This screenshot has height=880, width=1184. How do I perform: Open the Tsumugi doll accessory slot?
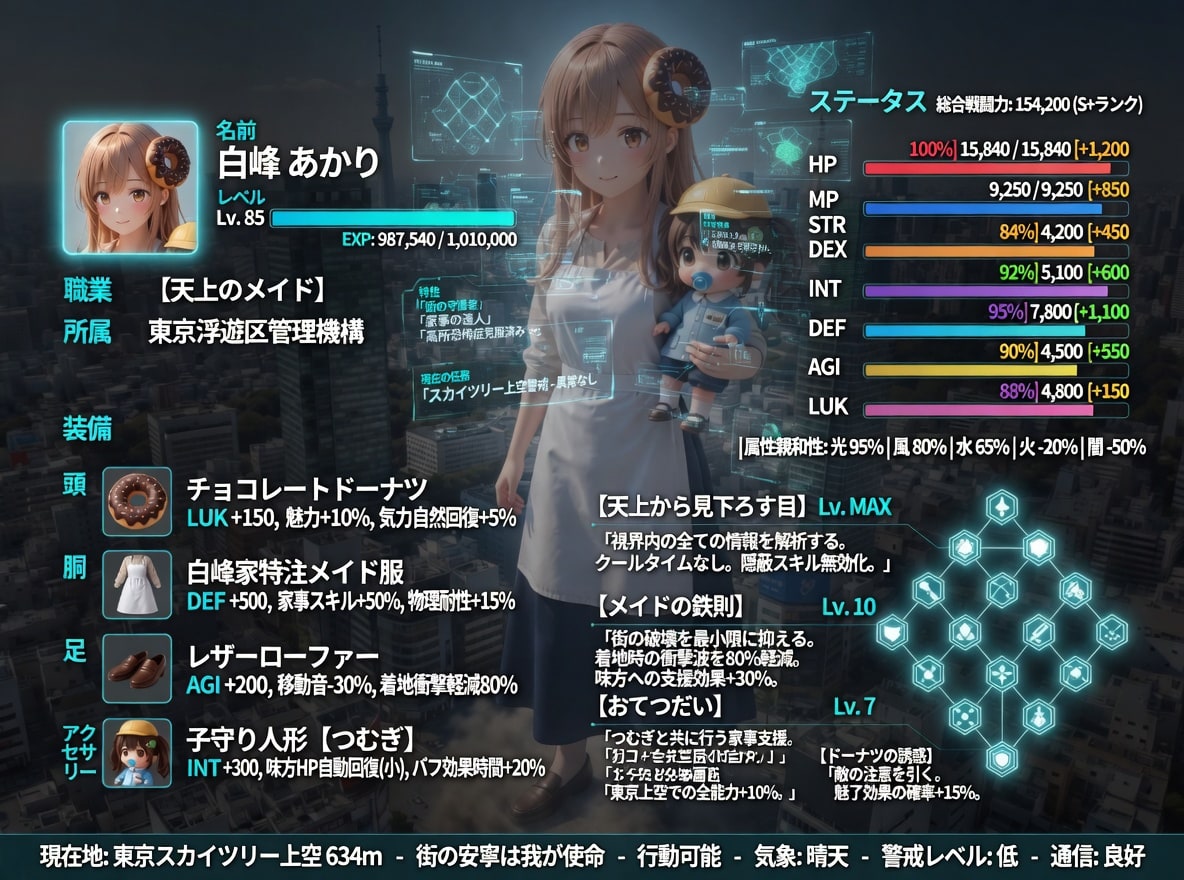(x=137, y=751)
